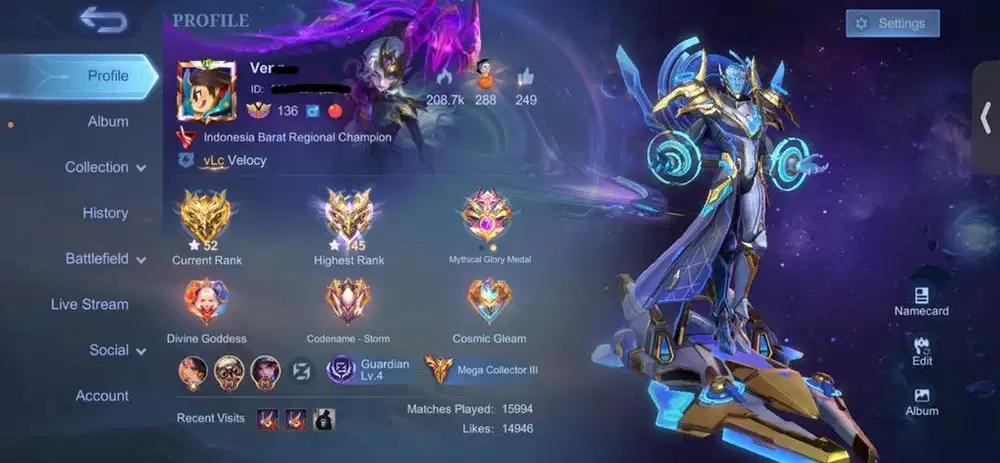Screen dimensions: 1000x463
Task: Open the Album icon beside the hero
Action: coord(921,401)
